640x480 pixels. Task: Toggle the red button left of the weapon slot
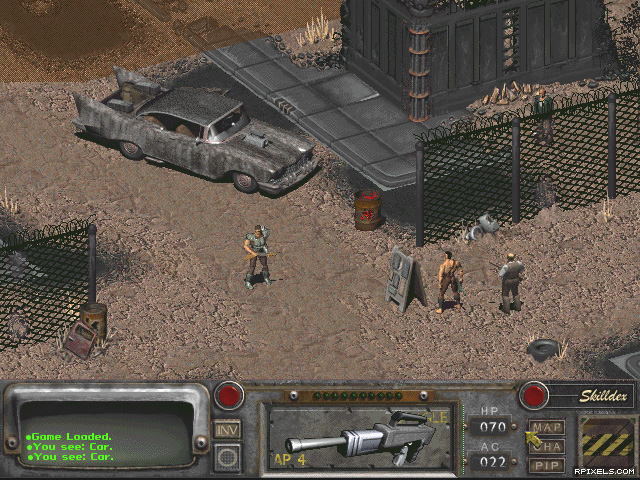click(230, 394)
